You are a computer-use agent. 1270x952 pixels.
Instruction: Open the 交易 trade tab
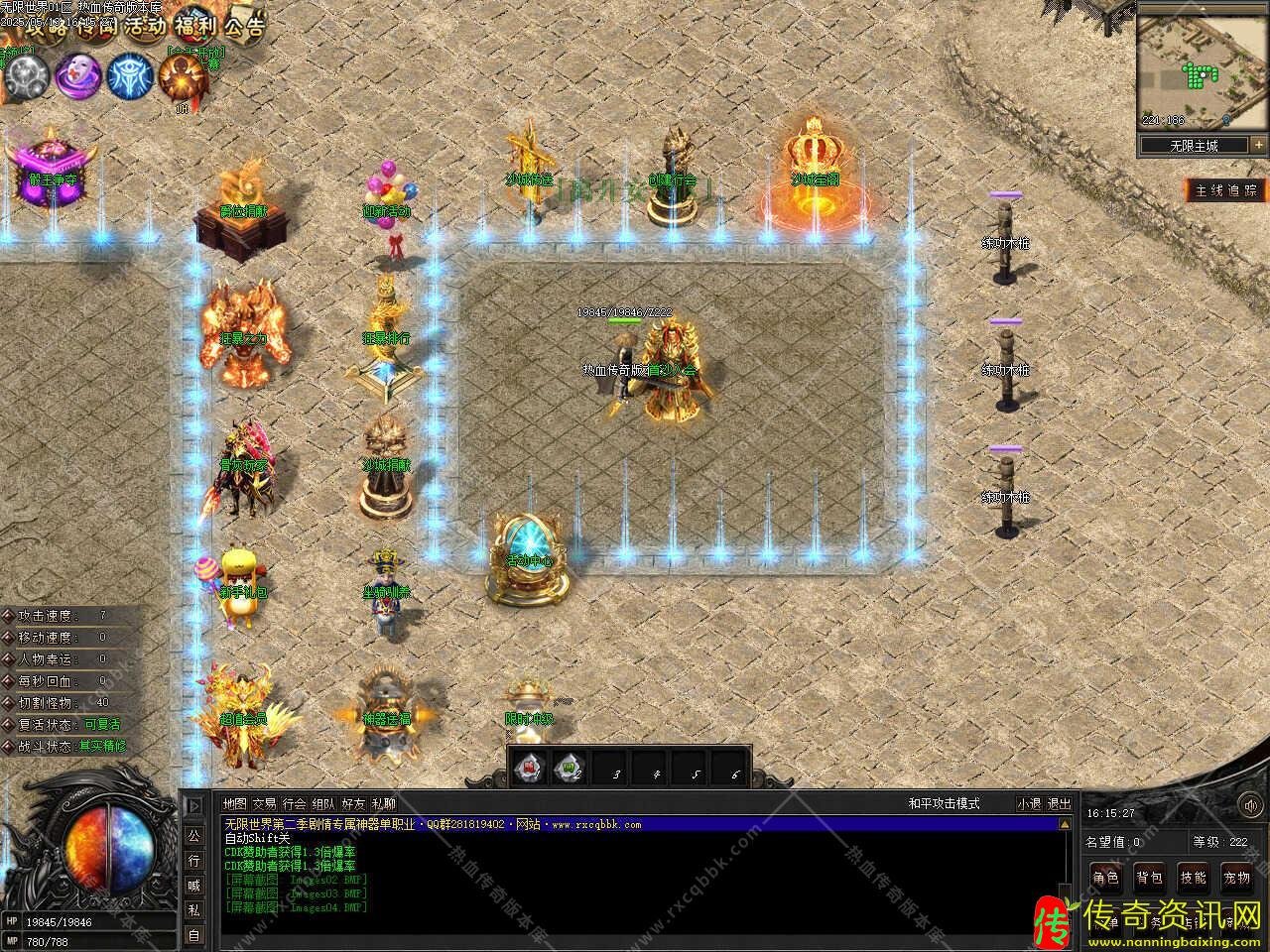tap(264, 804)
